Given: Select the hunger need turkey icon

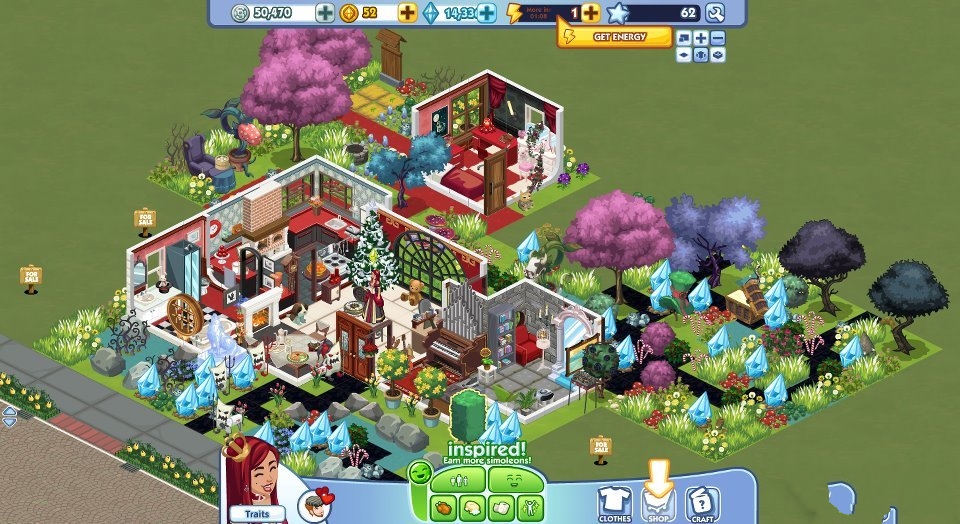Looking at the screenshot, I should (x=442, y=506).
